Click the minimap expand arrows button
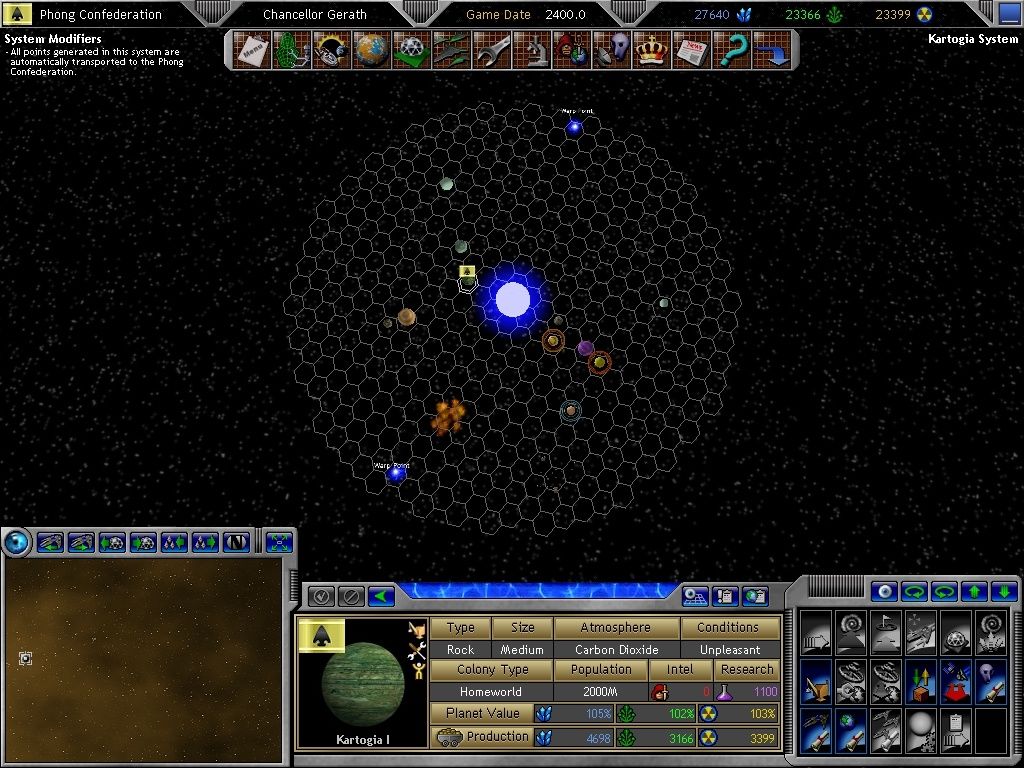Viewport: 1024px width, 768px height. point(279,542)
